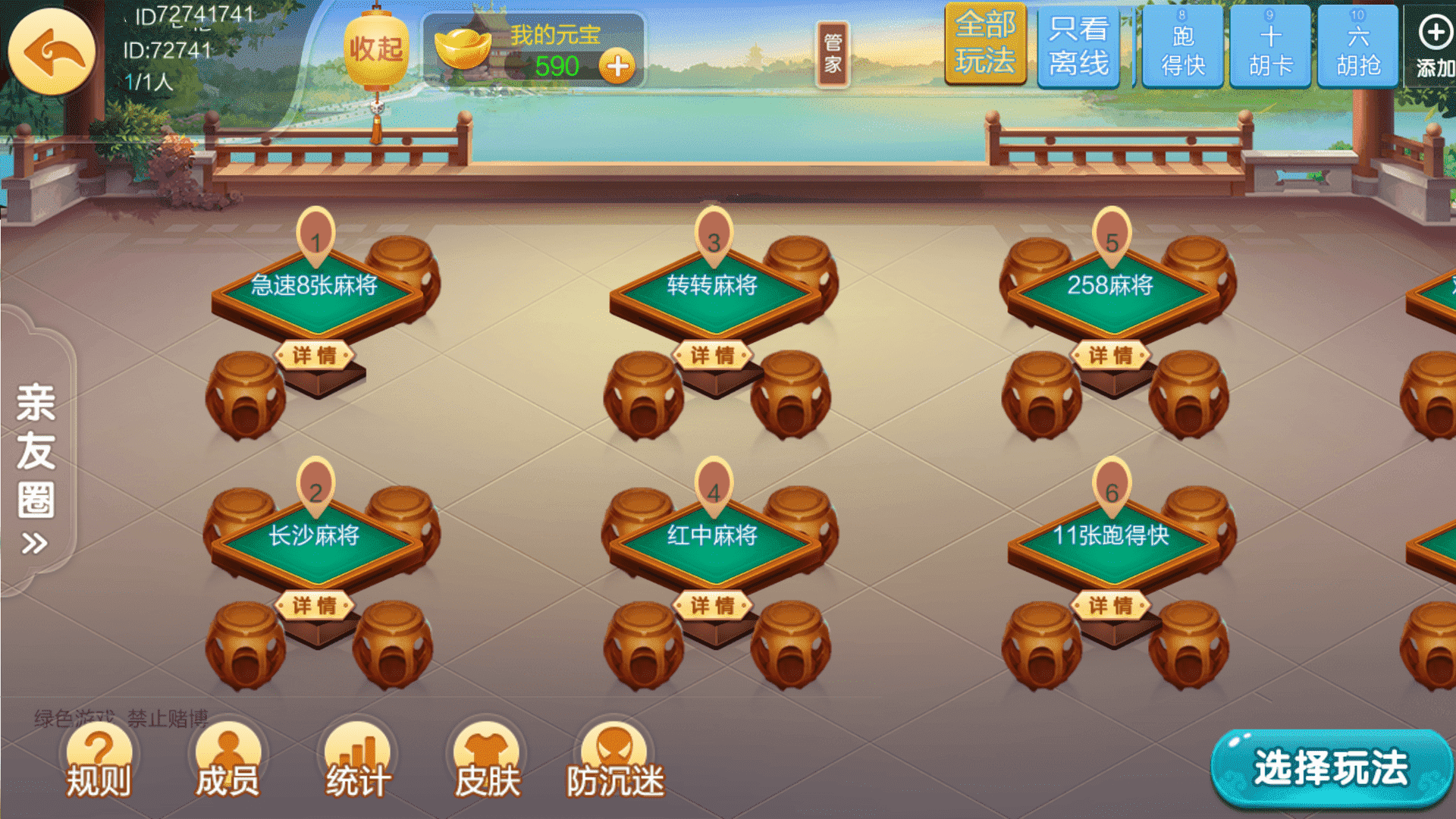Screen dimensions: 1456x819
Task: Toggle the 只看离线 filter
Action: 1078,45
